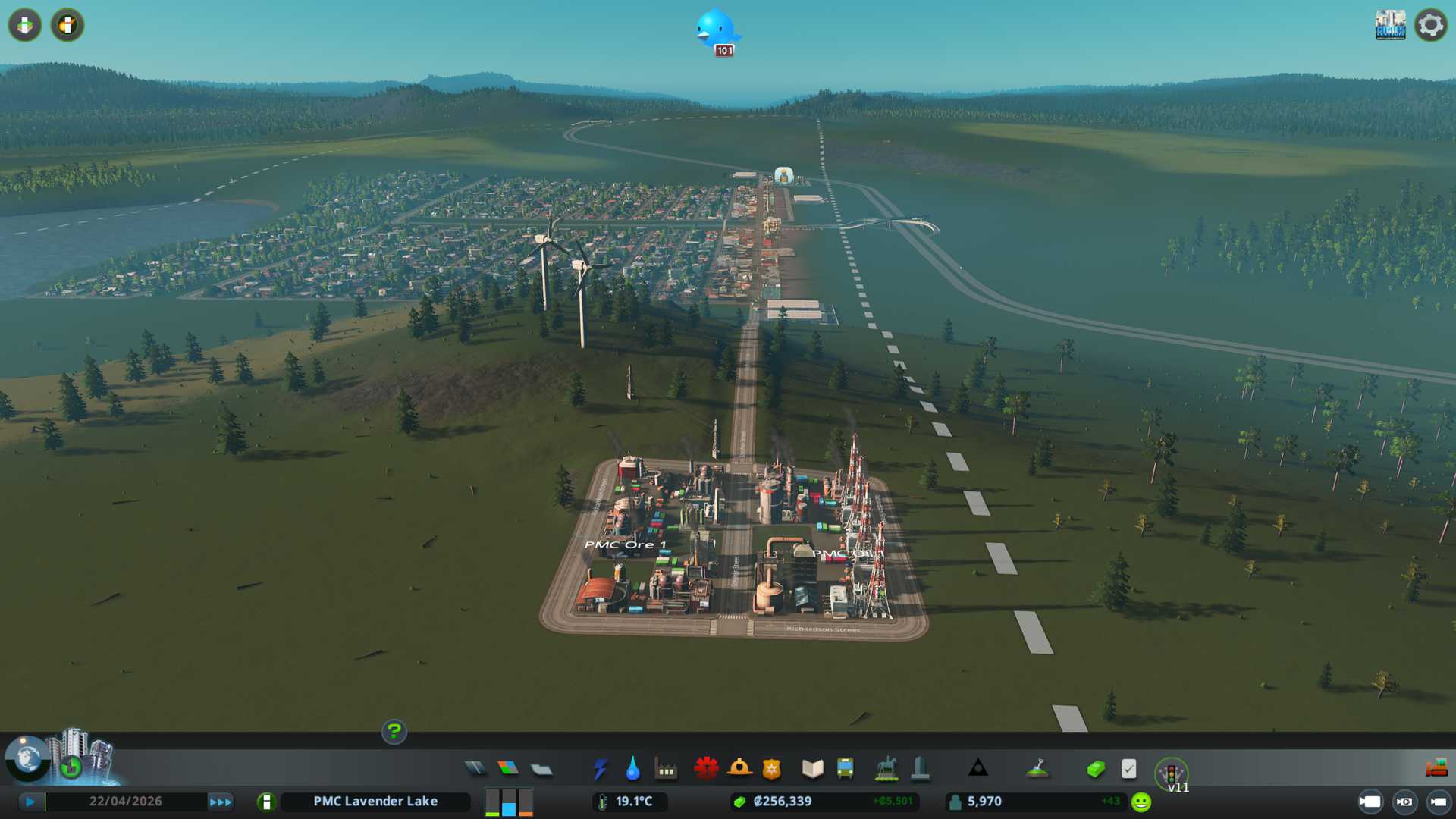Open the Electricity lightning bolt menu
The width and height of the screenshot is (1456, 819).
pos(600,769)
